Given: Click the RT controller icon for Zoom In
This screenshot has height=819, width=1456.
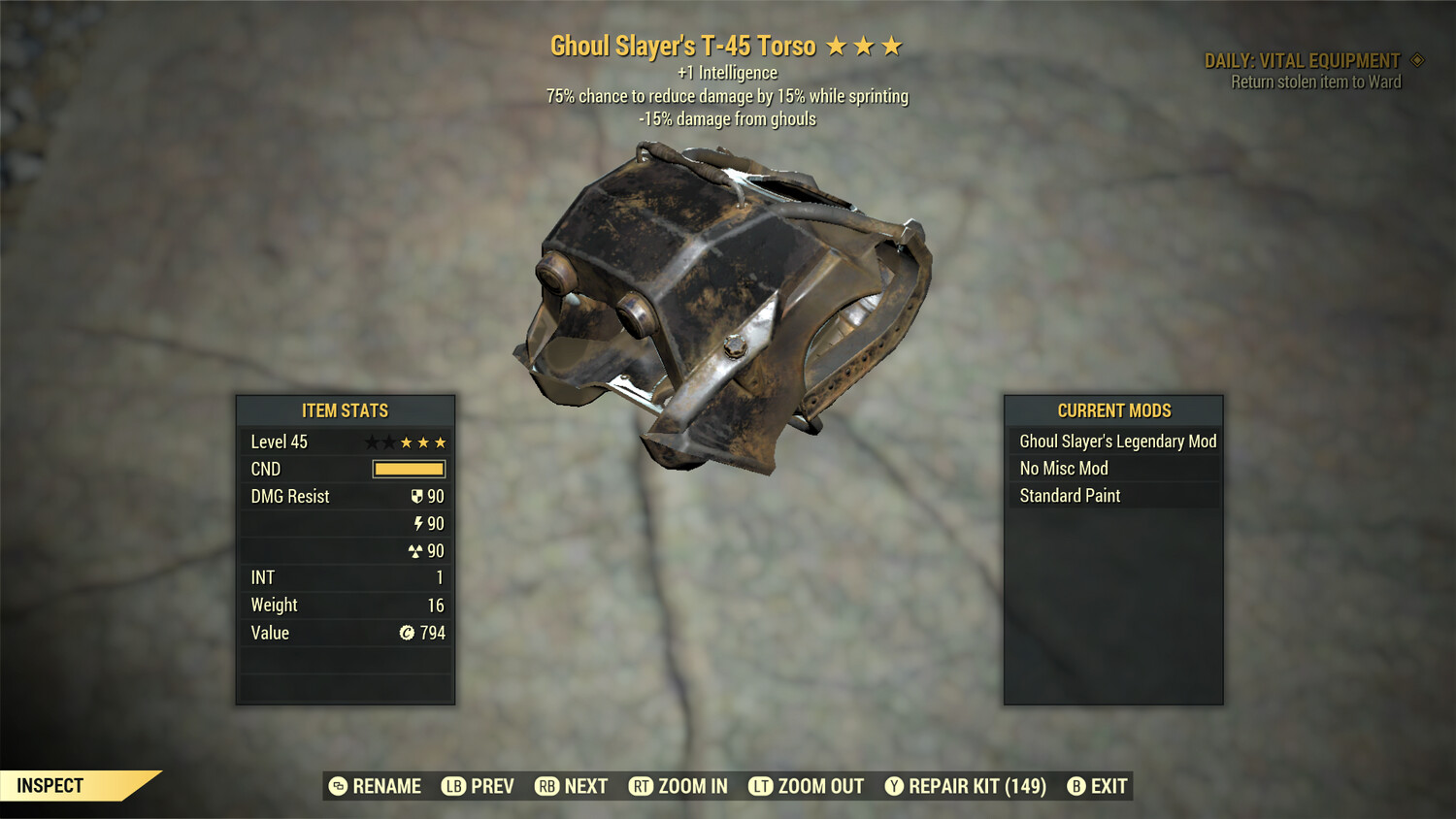Looking at the screenshot, I should coord(642,786).
